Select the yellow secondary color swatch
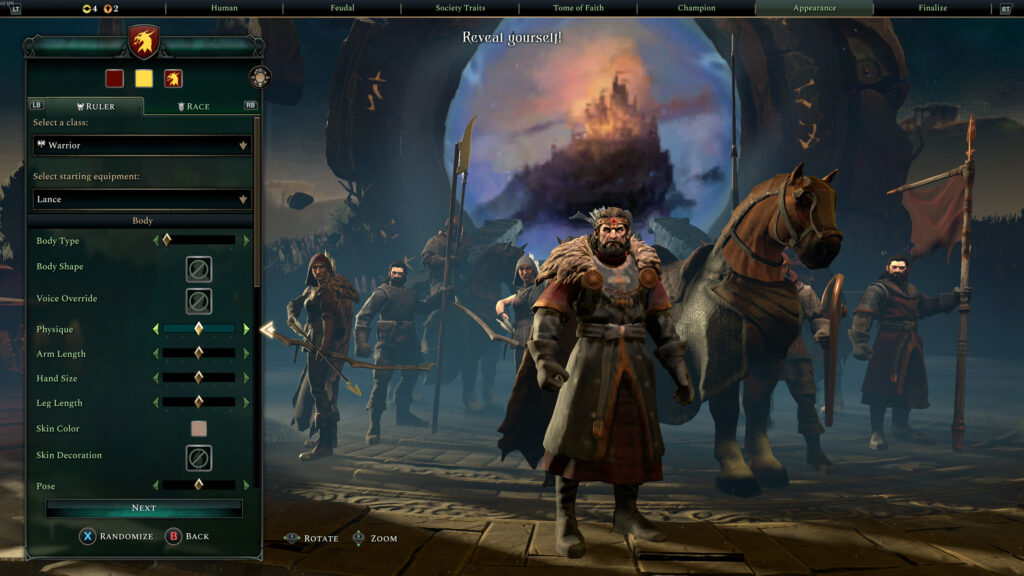This screenshot has height=576, width=1024. click(144, 78)
